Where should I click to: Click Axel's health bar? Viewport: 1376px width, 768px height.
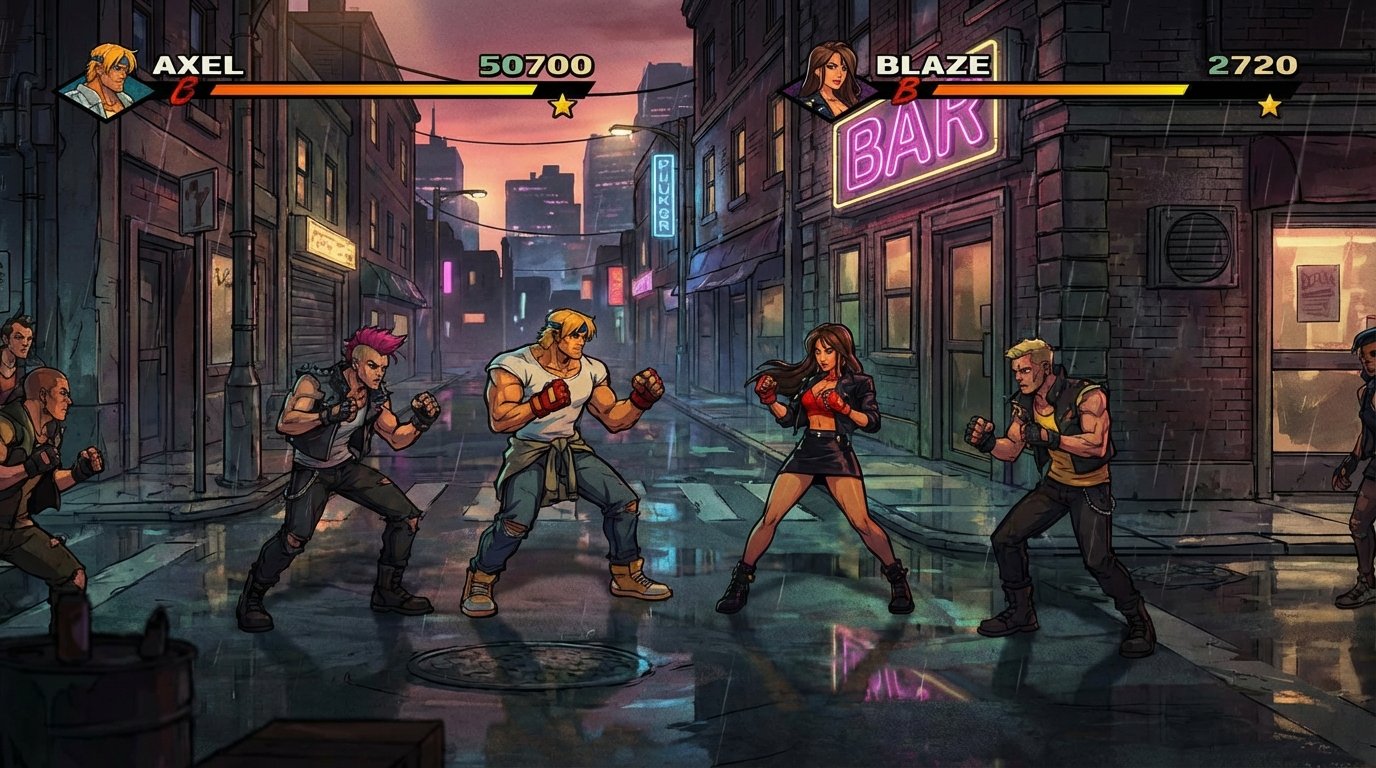coord(370,92)
